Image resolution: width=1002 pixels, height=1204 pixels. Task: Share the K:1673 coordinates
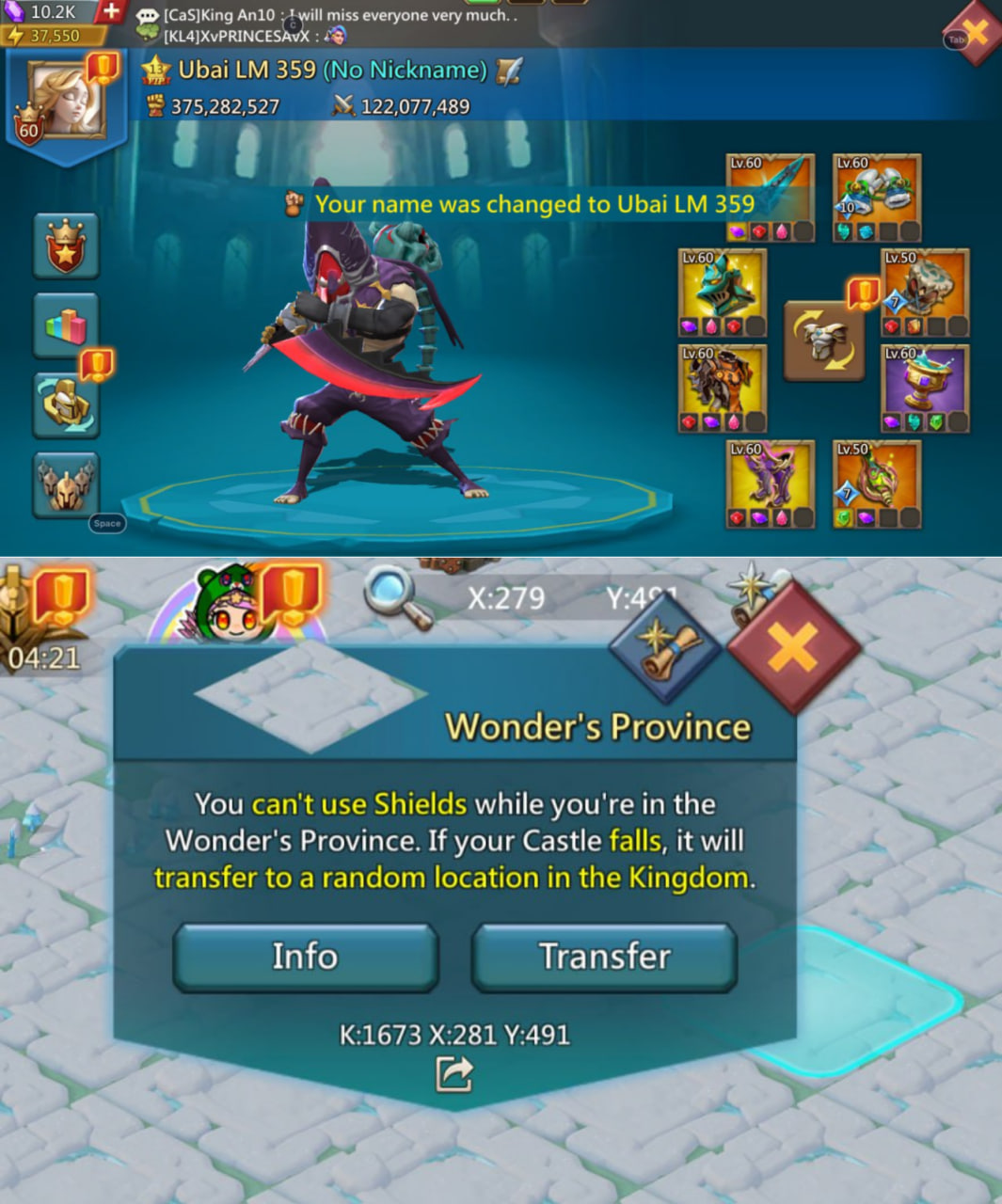(453, 1073)
